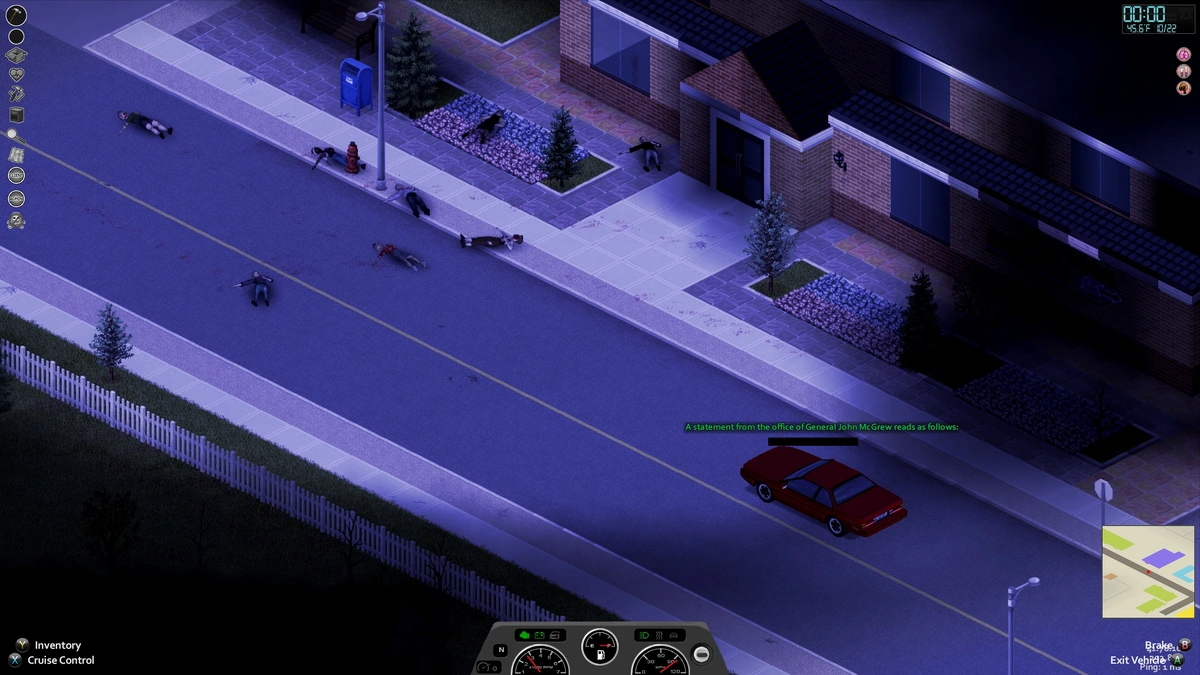Open the world map icon
This screenshot has width=1200, height=675.
(16, 155)
